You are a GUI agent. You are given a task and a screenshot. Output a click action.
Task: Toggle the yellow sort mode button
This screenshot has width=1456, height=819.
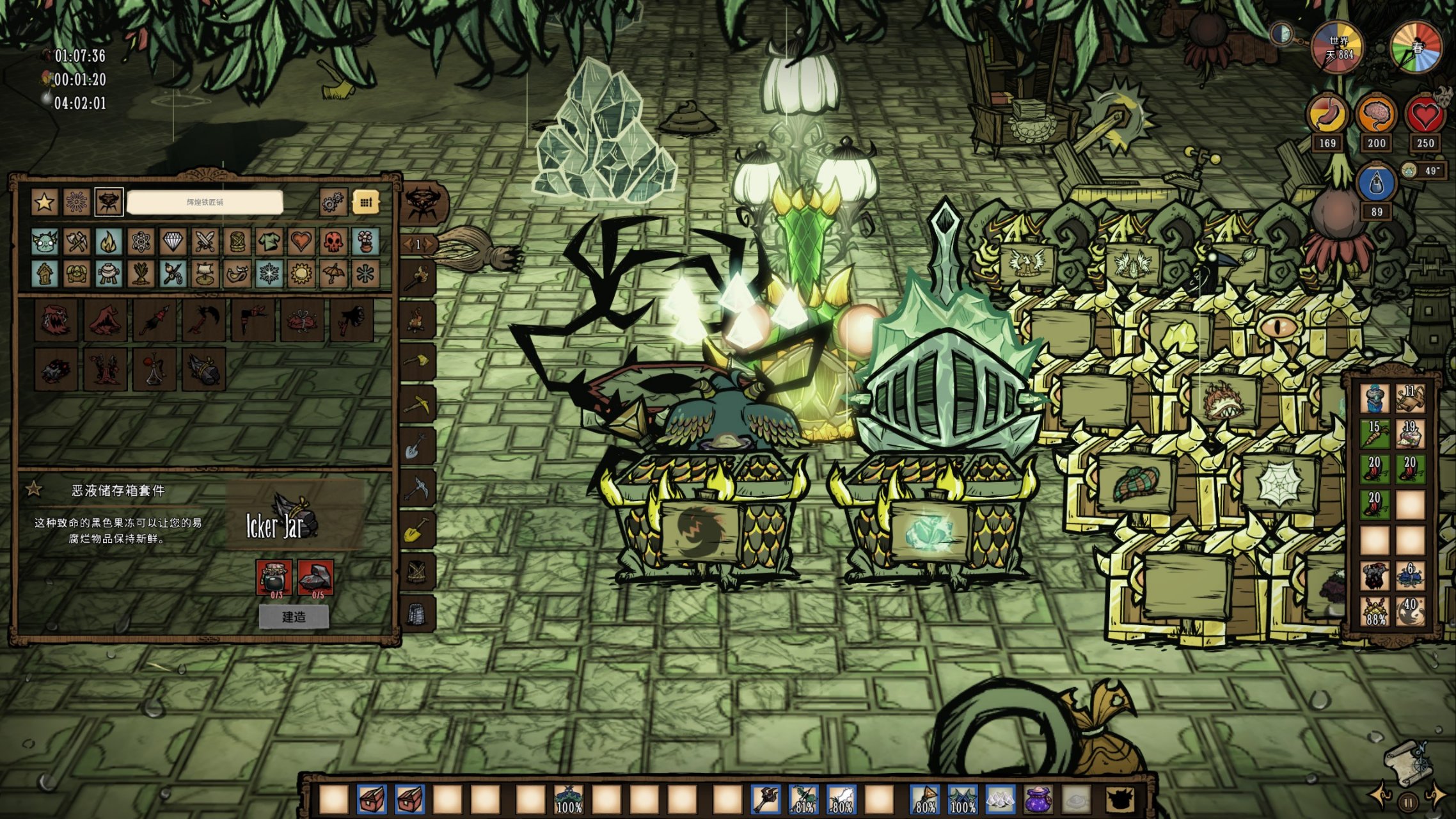366,203
